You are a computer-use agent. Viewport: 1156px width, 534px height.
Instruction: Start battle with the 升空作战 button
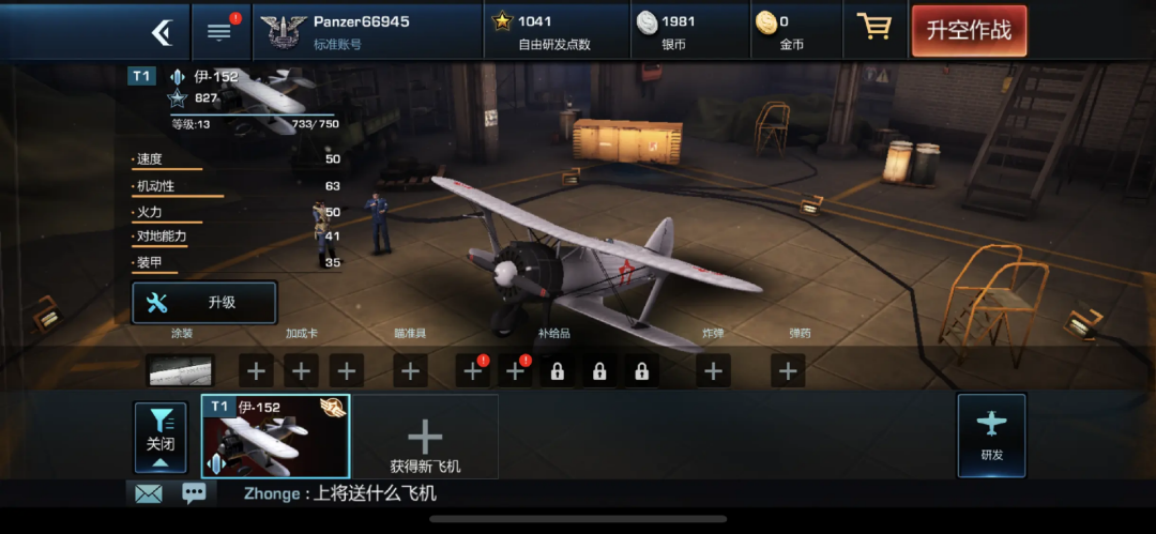coord(968,31)
